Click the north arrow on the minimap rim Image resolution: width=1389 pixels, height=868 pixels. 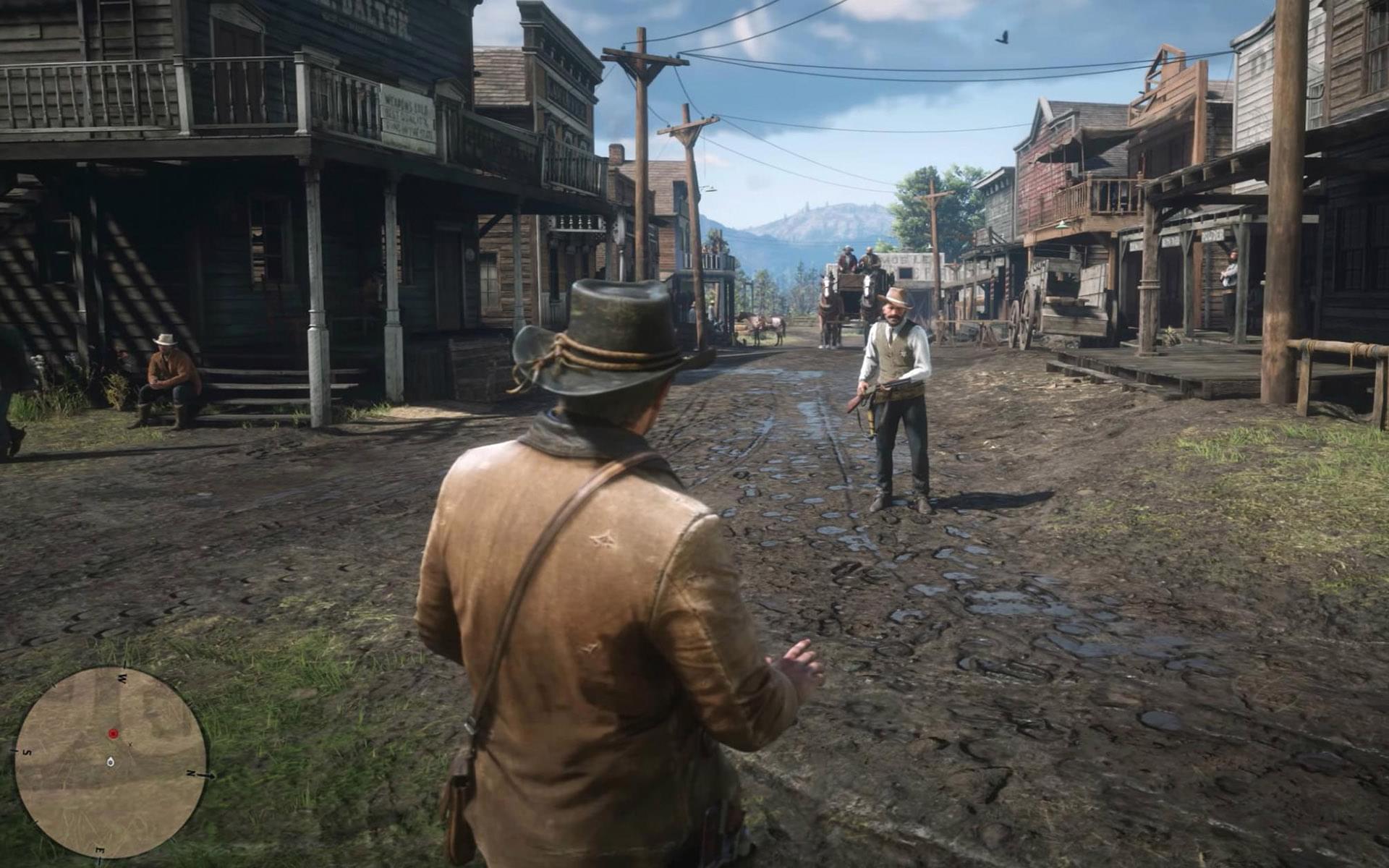(x=210, y=775)
